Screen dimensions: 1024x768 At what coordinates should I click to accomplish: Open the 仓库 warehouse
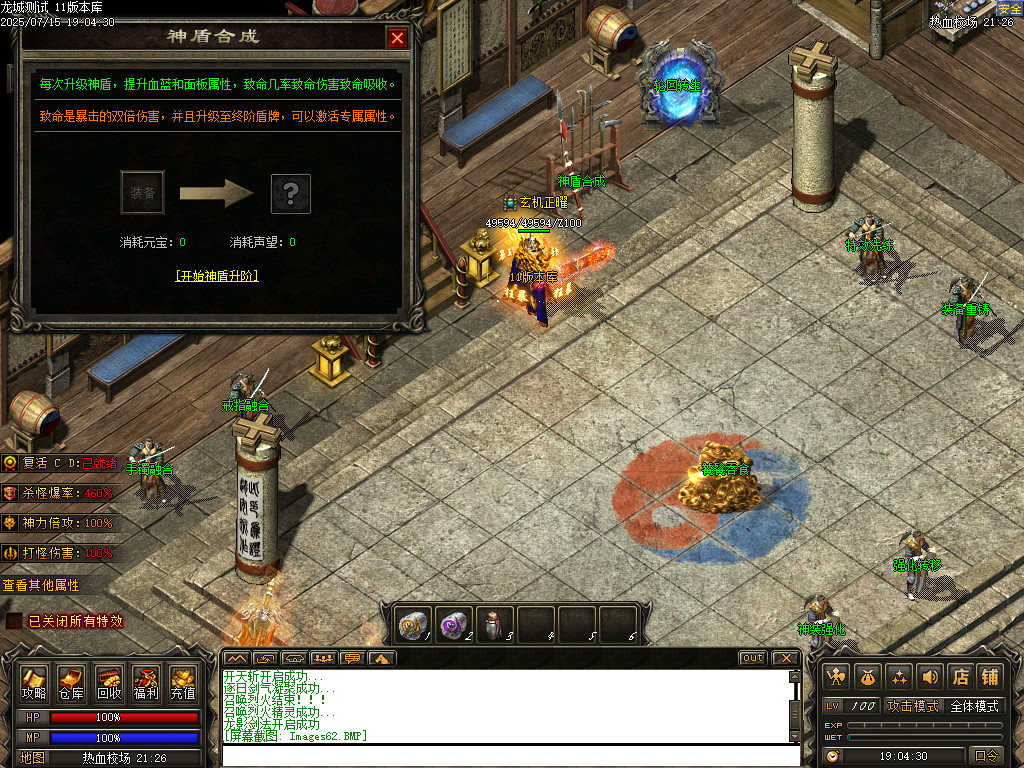tap(71, 682)
